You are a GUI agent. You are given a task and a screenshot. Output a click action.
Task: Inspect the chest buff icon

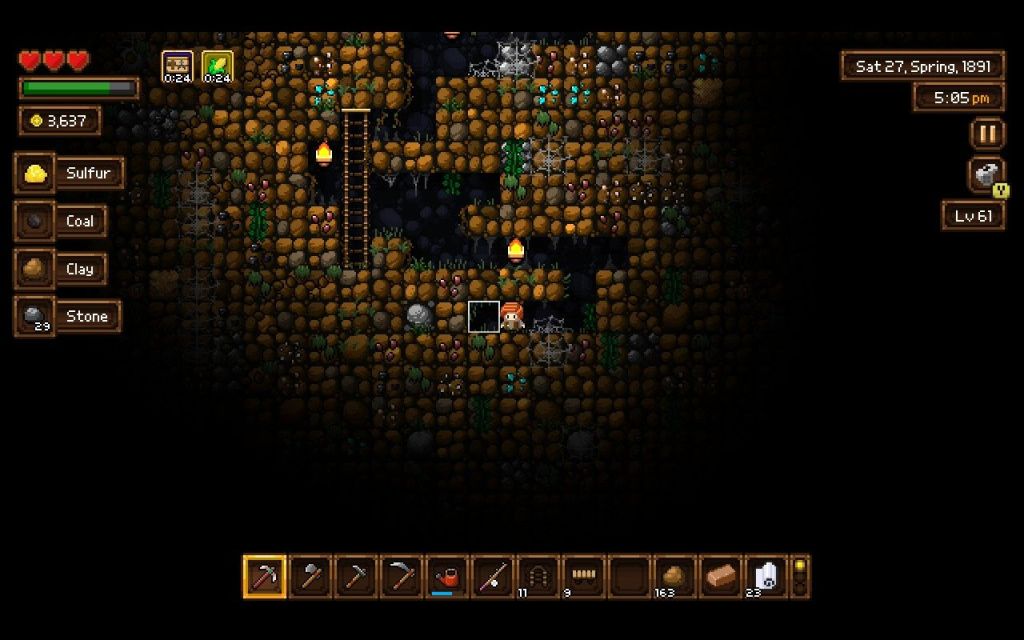[x=177, y=66]
